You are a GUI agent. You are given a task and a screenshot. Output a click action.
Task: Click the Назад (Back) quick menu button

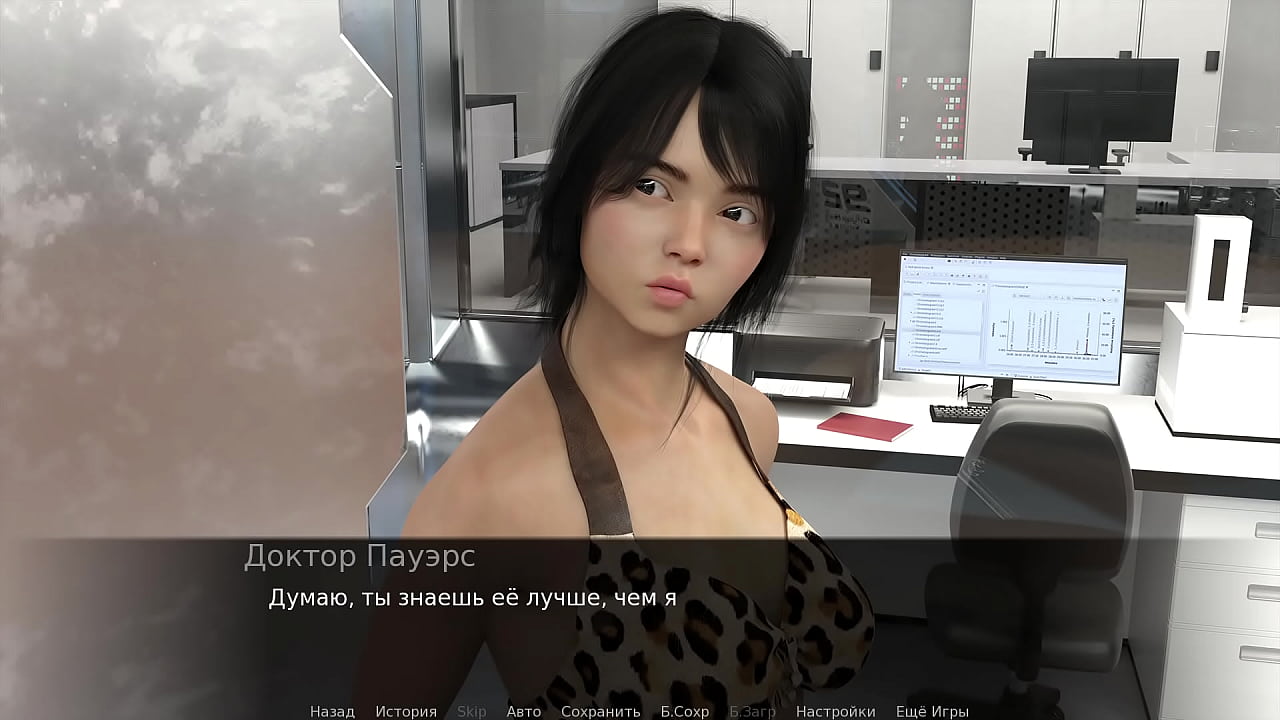(332, 711)
